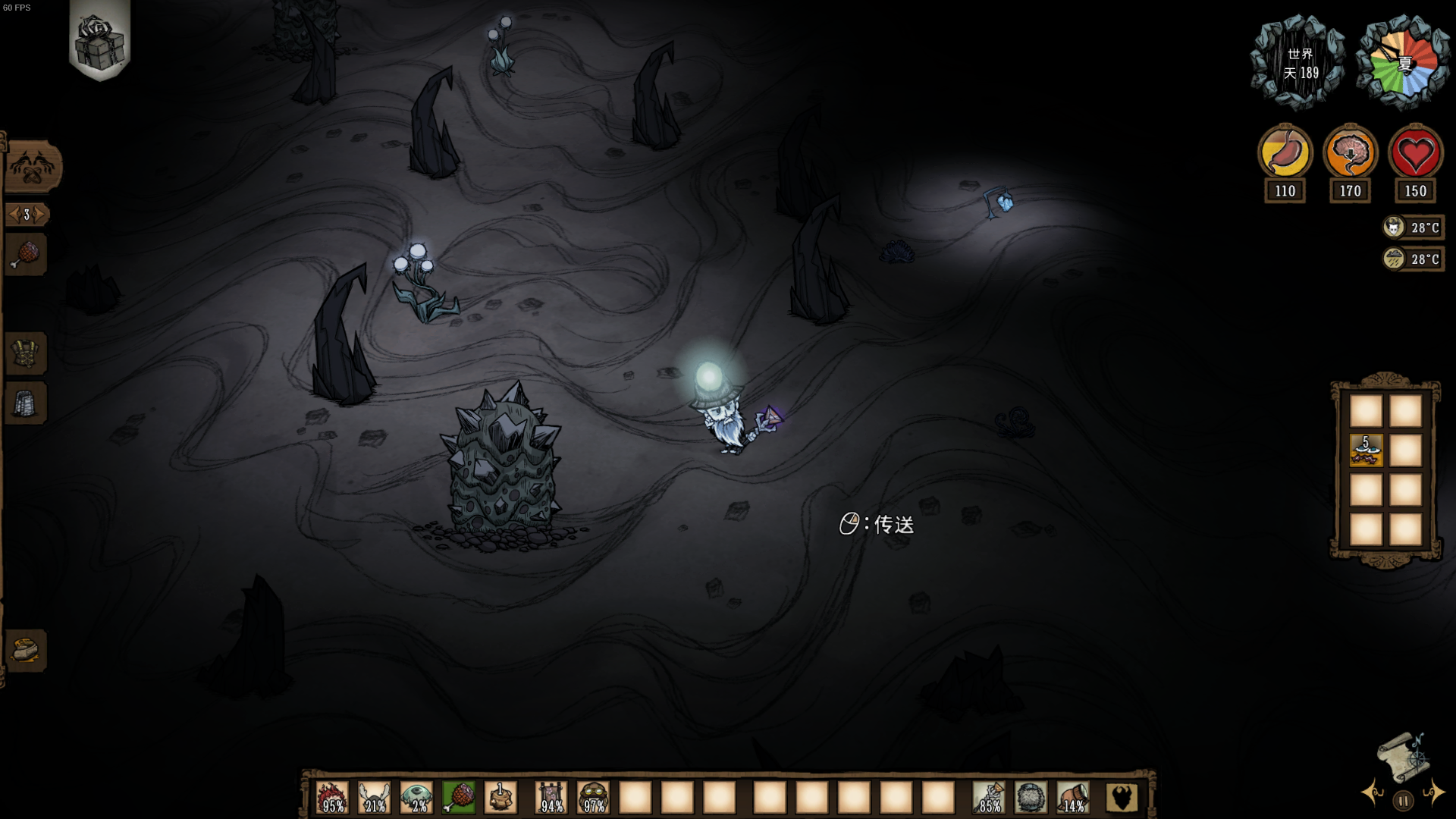Pause the game with the pause button
The height and width of the screenshot is (819, 1456).
tap(1403, 801)
